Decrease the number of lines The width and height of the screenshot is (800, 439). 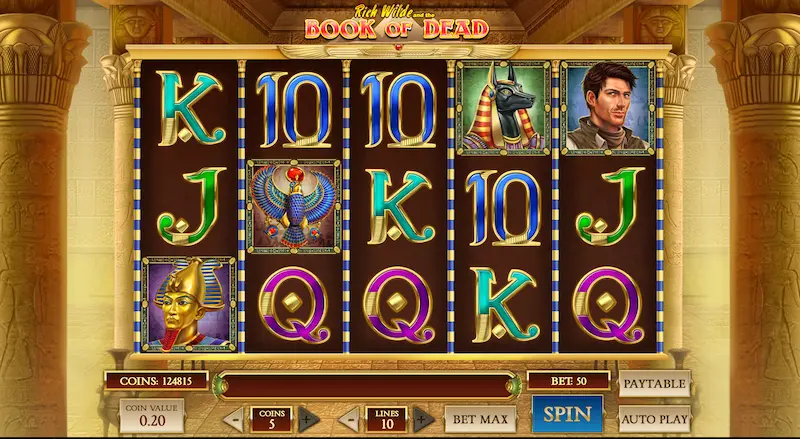349,419
